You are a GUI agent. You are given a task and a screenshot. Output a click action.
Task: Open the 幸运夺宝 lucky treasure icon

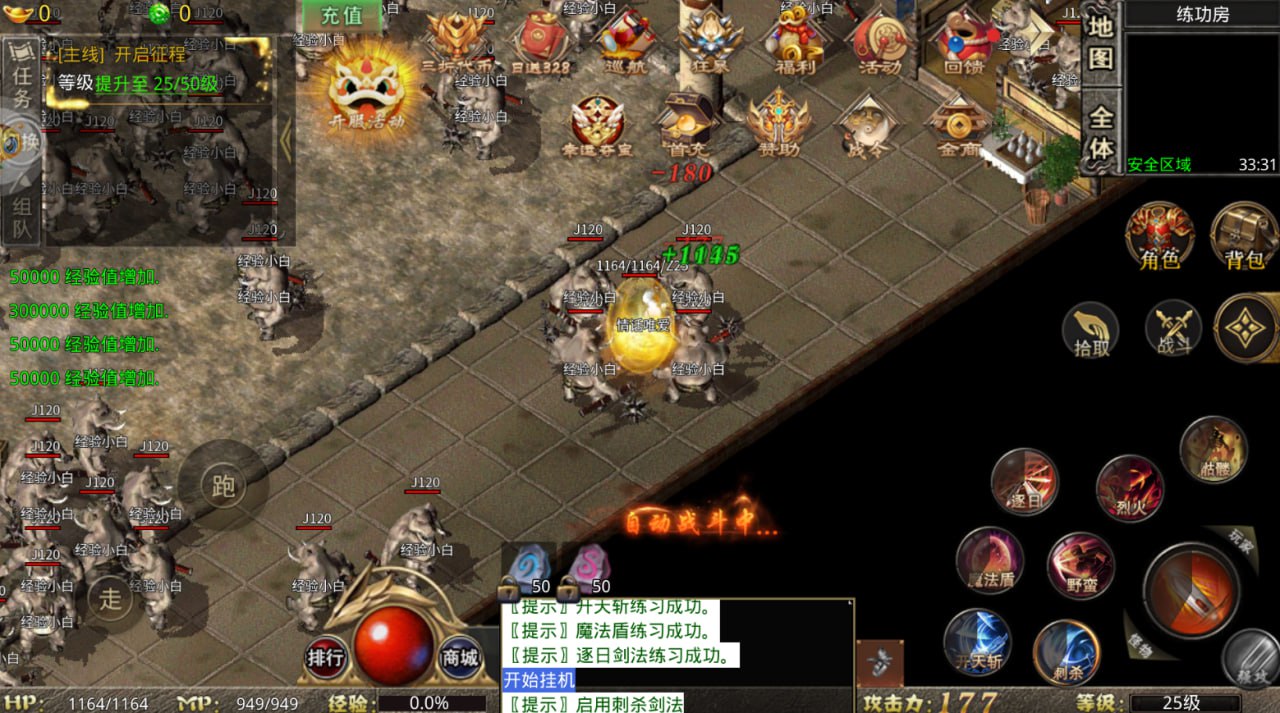(597, 126)
